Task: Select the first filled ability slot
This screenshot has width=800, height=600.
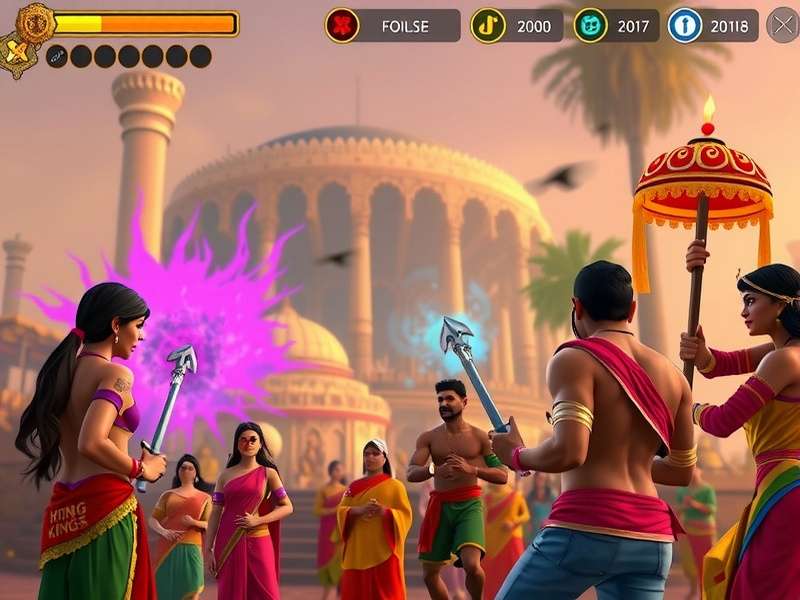Action: coord(57,56)
